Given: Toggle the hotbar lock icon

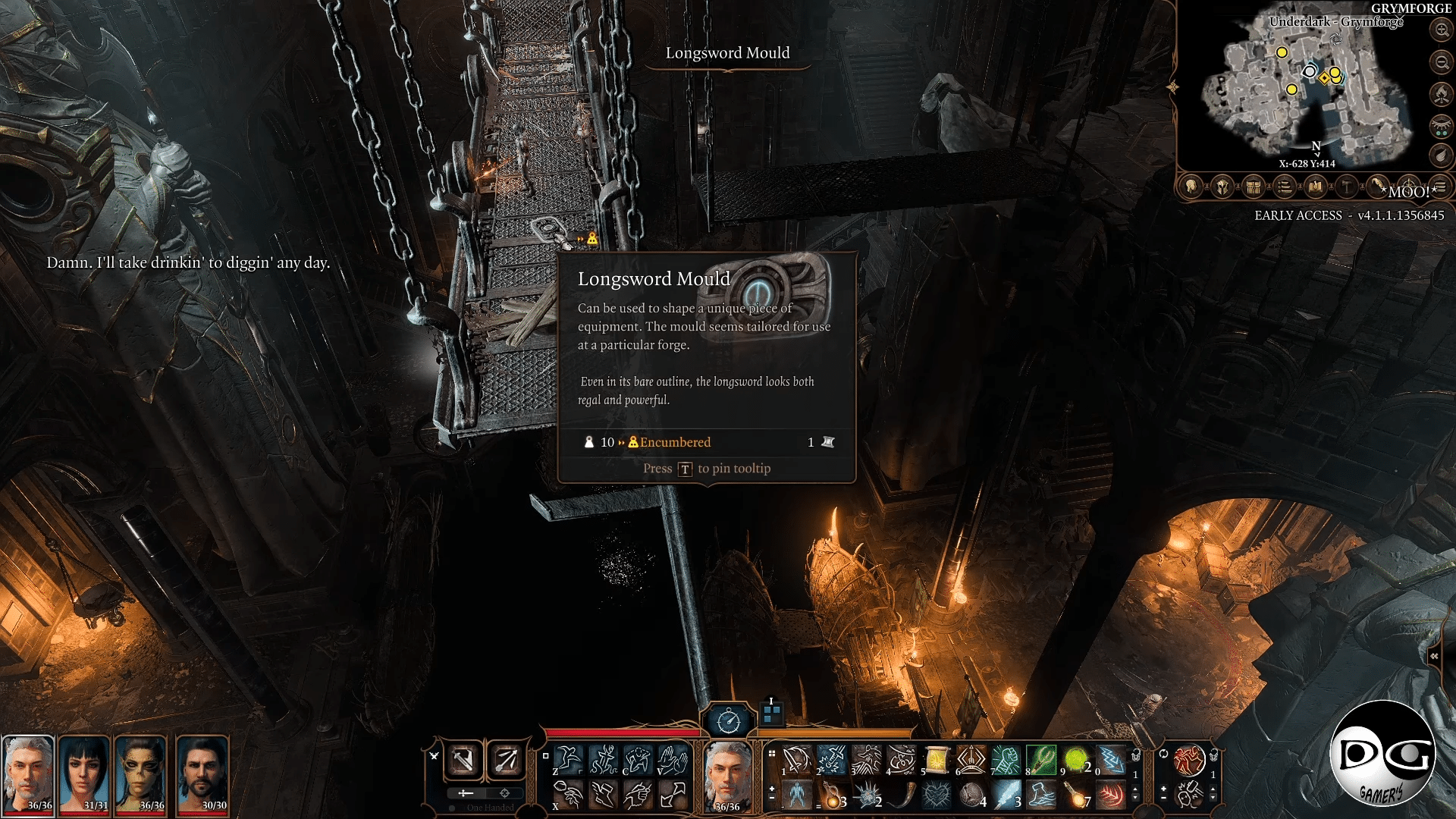Looking at the screenshot, I should (x=1134, y=754).
